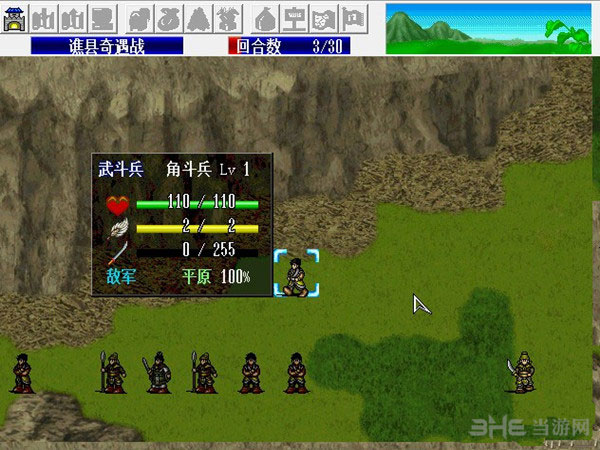
Task: Open the tent icon in the toolbar
Action: (x=265, y=18)
